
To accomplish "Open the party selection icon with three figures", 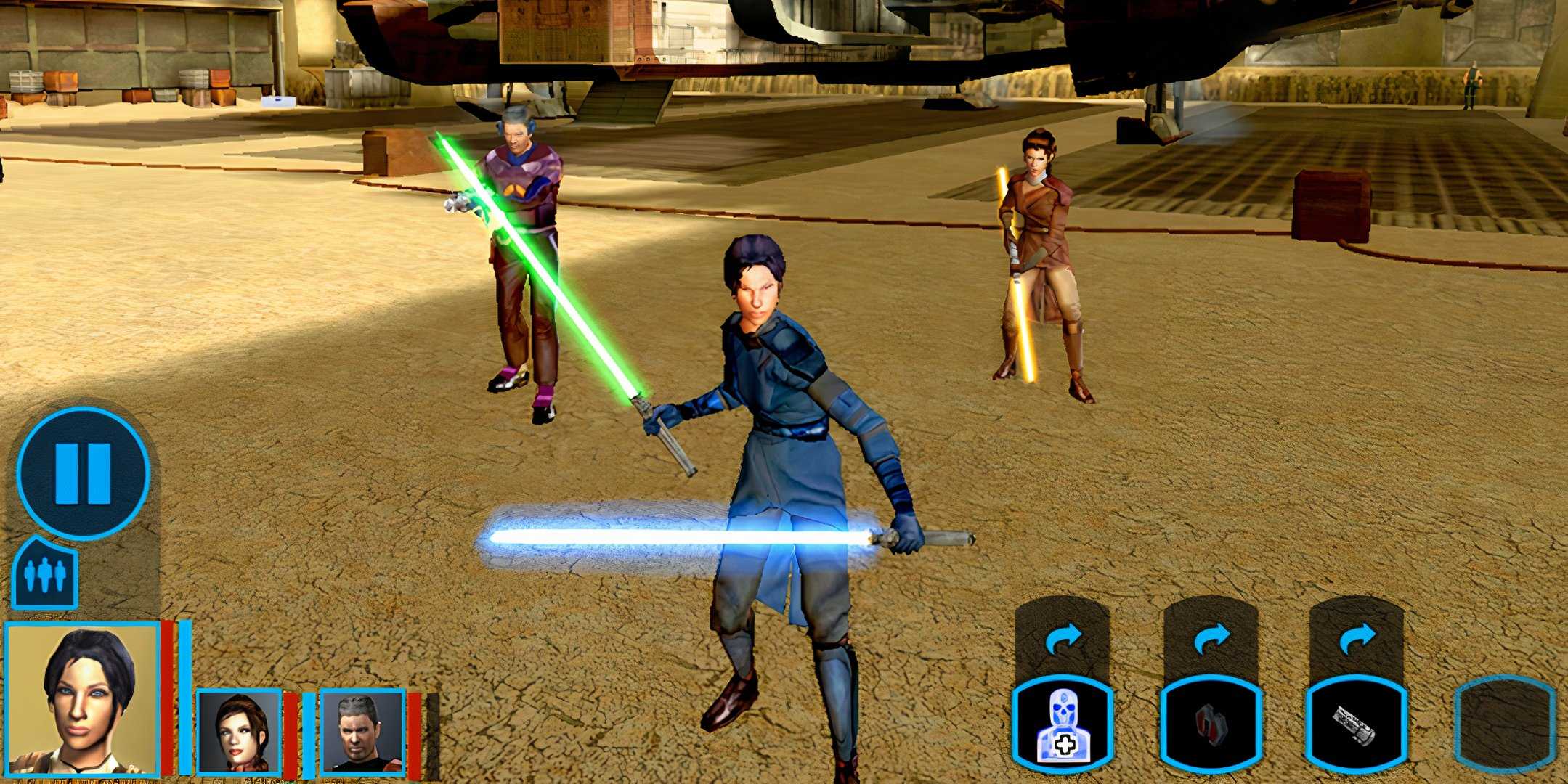I will coord(44,574).
